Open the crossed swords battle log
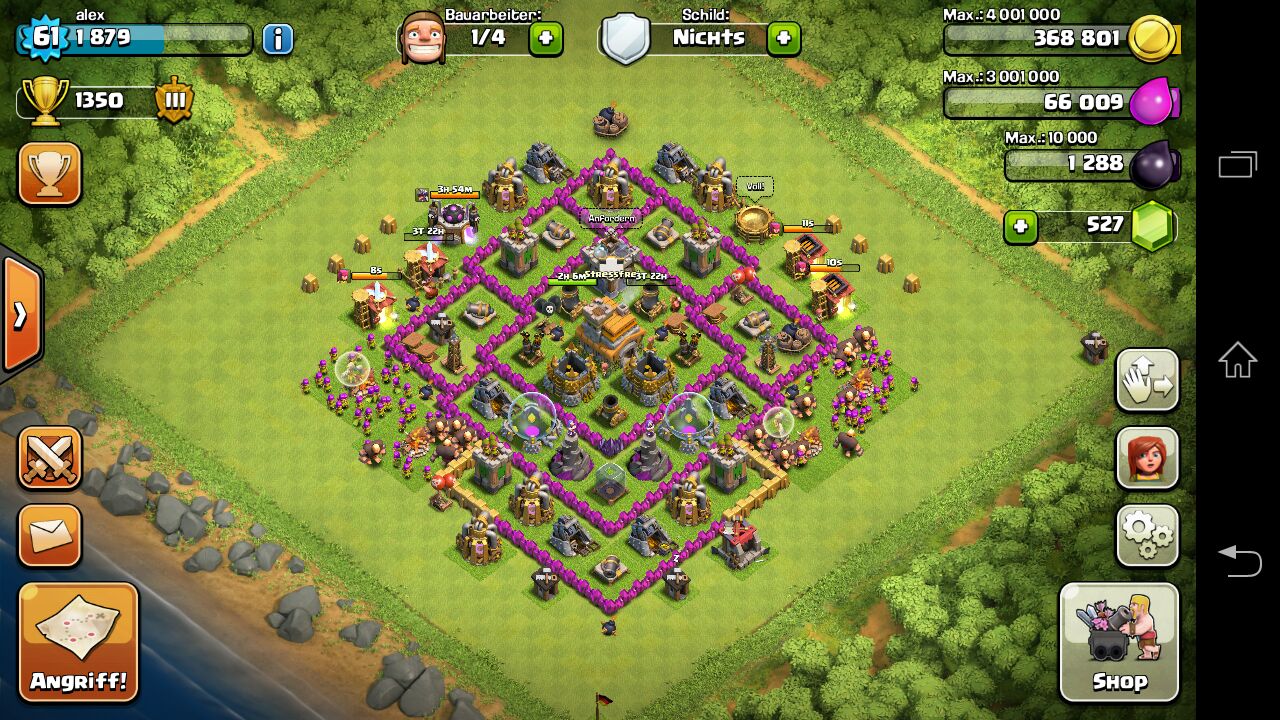The height and width of the screenshot is (720, 1280). (x=49, y=458)
